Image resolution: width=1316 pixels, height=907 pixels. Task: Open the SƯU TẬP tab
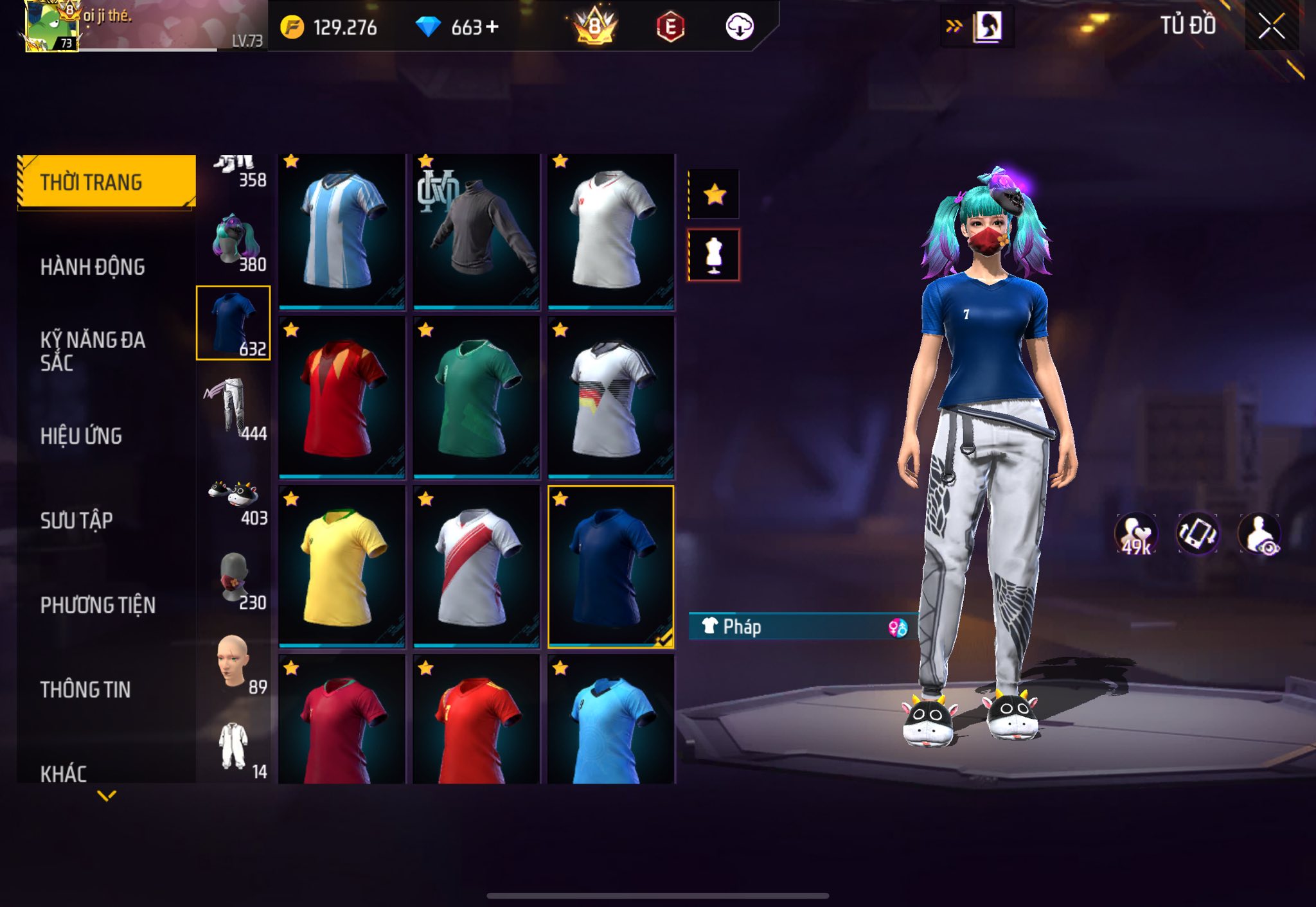[x=76, y=520]
